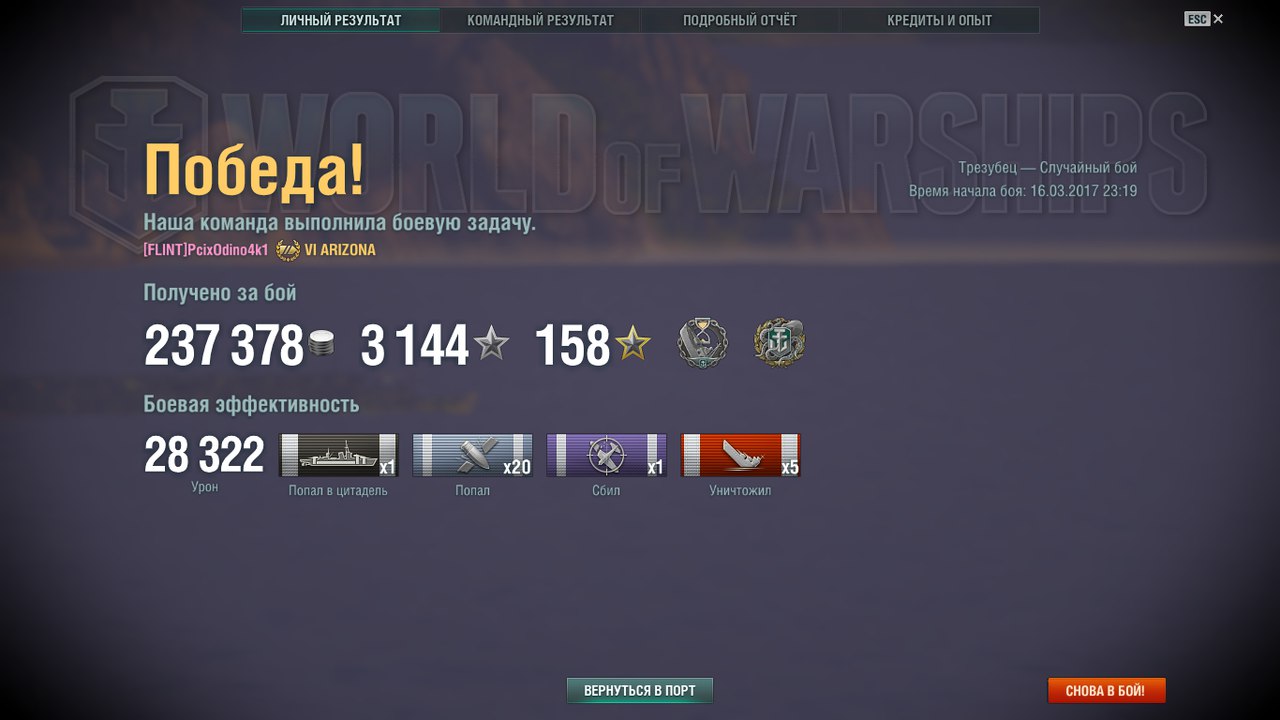
Task: Switch to the 'Командный результат' tab
Action: pos(540,19)
